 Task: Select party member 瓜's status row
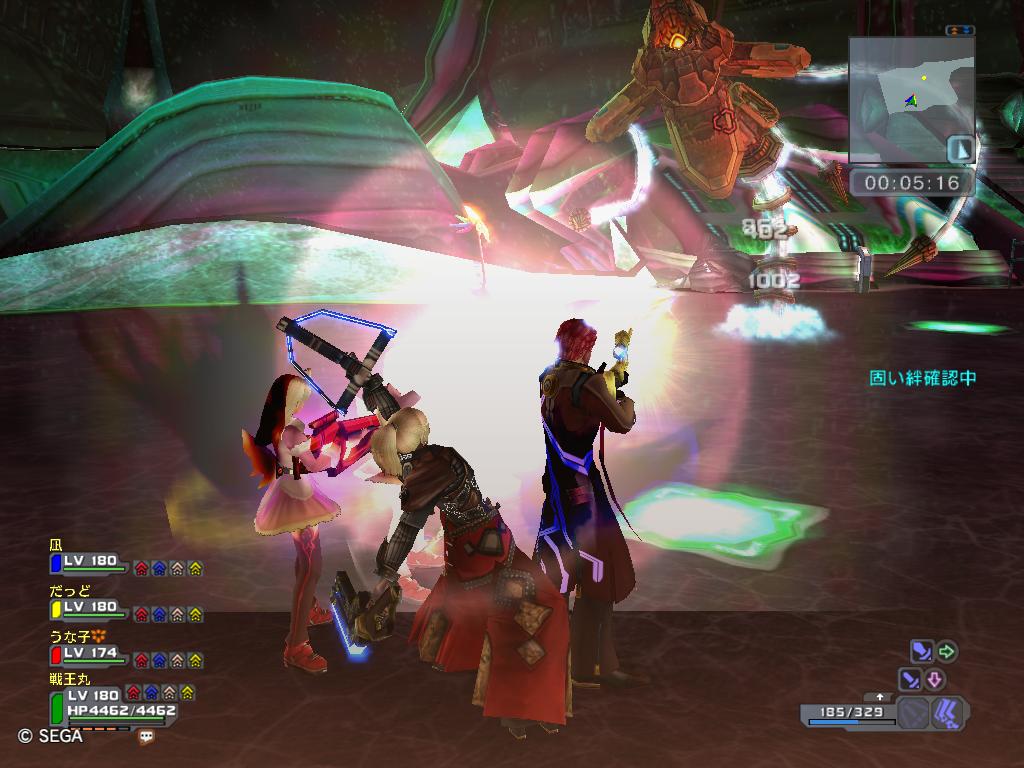tap(90, 562)
